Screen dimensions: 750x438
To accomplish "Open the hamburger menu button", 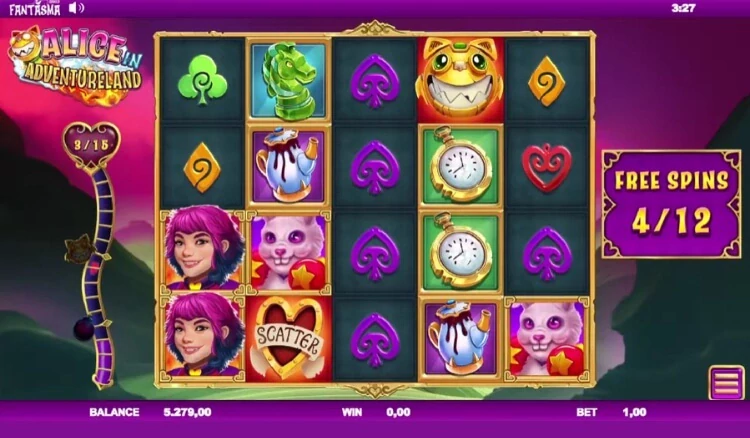I will (725, 383).
